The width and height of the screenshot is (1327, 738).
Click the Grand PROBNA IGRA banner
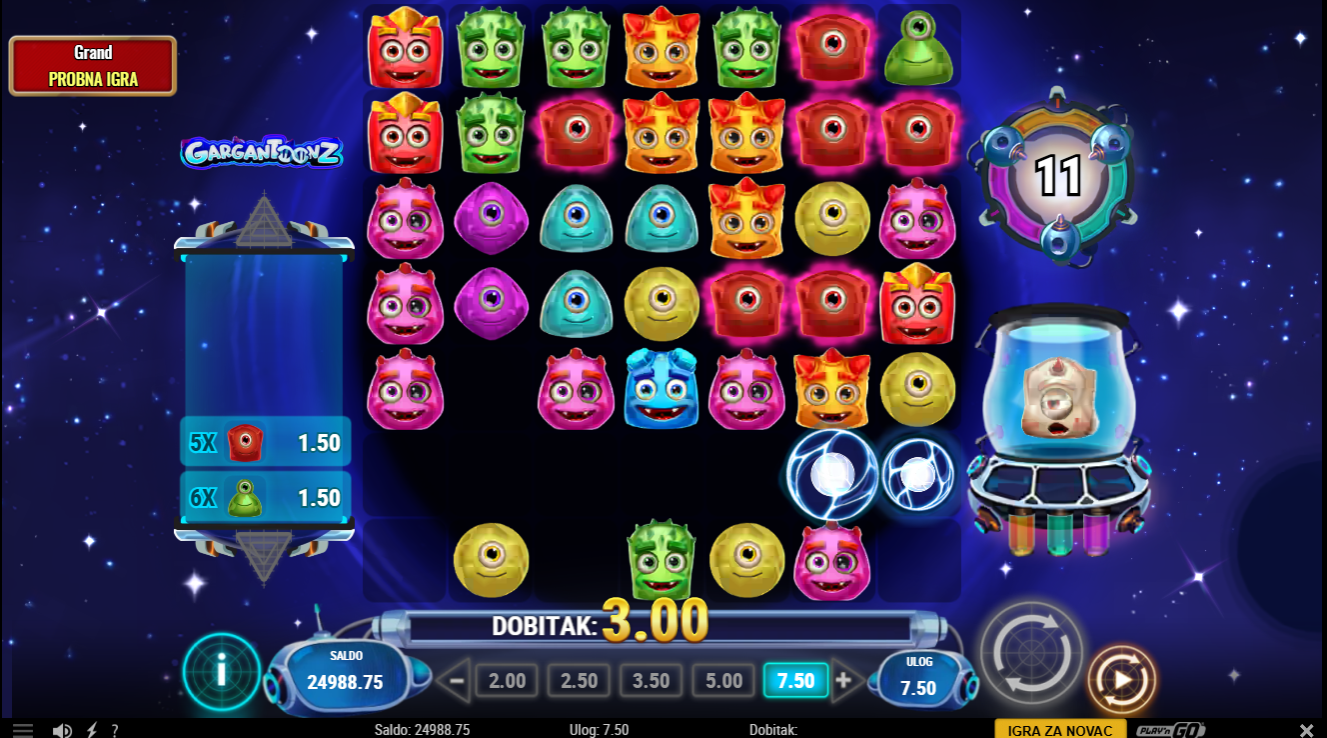tap(93, 66)
